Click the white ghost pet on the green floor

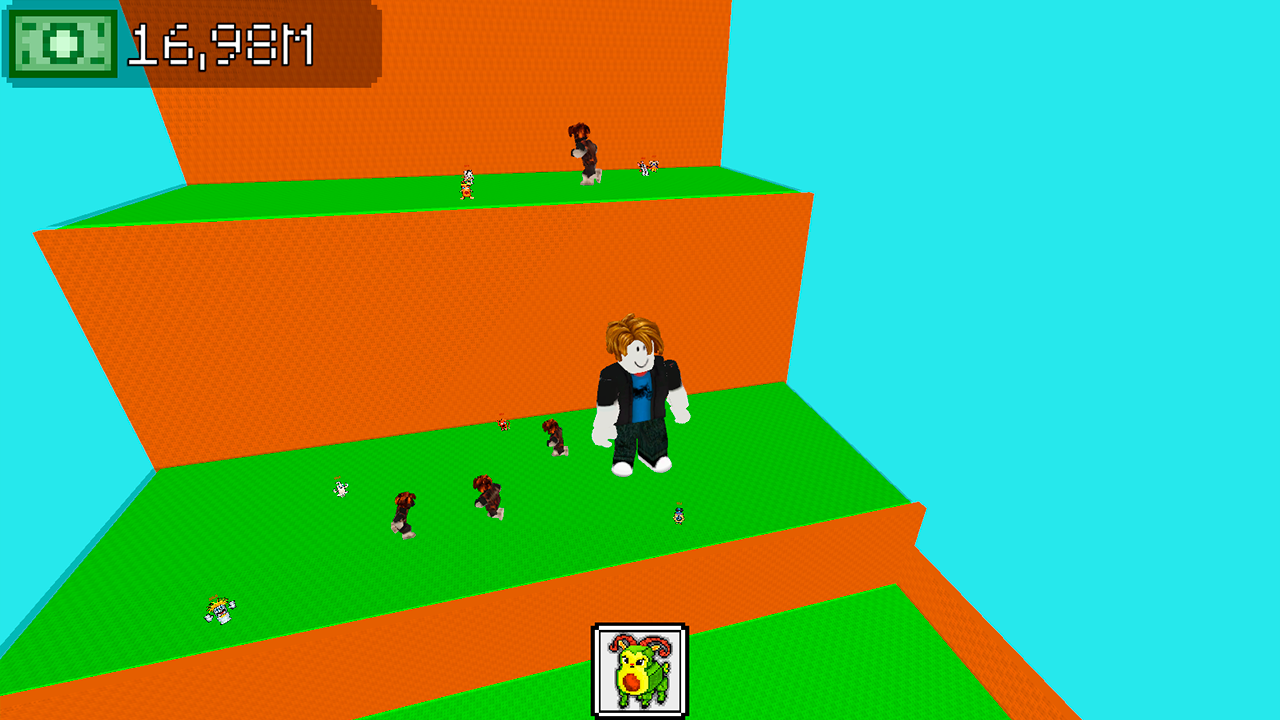click(339, 490)
